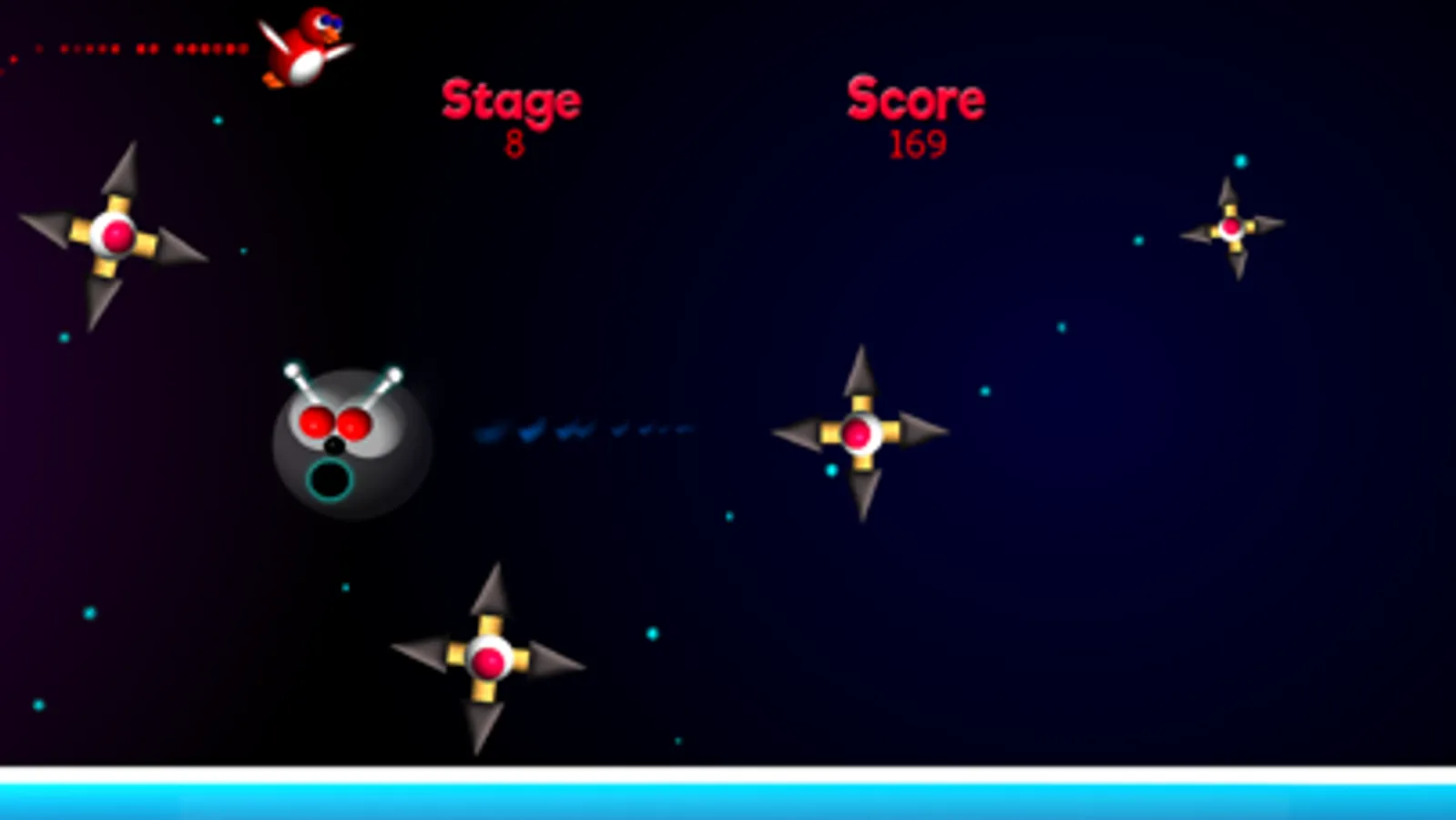Click the glowing blue bar at the bottom

pos(728,800)
